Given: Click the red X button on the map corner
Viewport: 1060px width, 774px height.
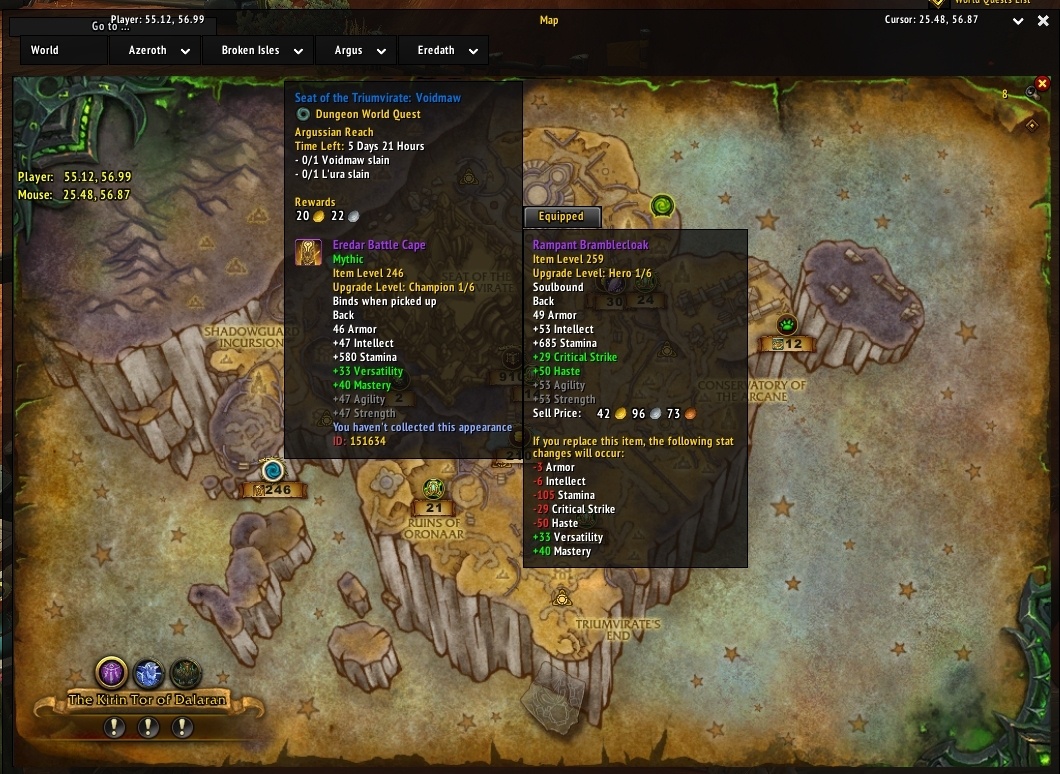Looking at the screenshot, I should coord(1042,84).
